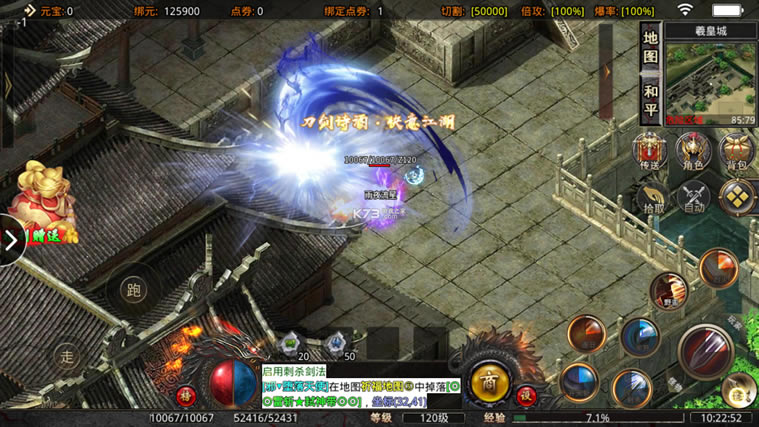Open the 背包 backpack
This screenshot has height=427, width=759.
(737, 152)
